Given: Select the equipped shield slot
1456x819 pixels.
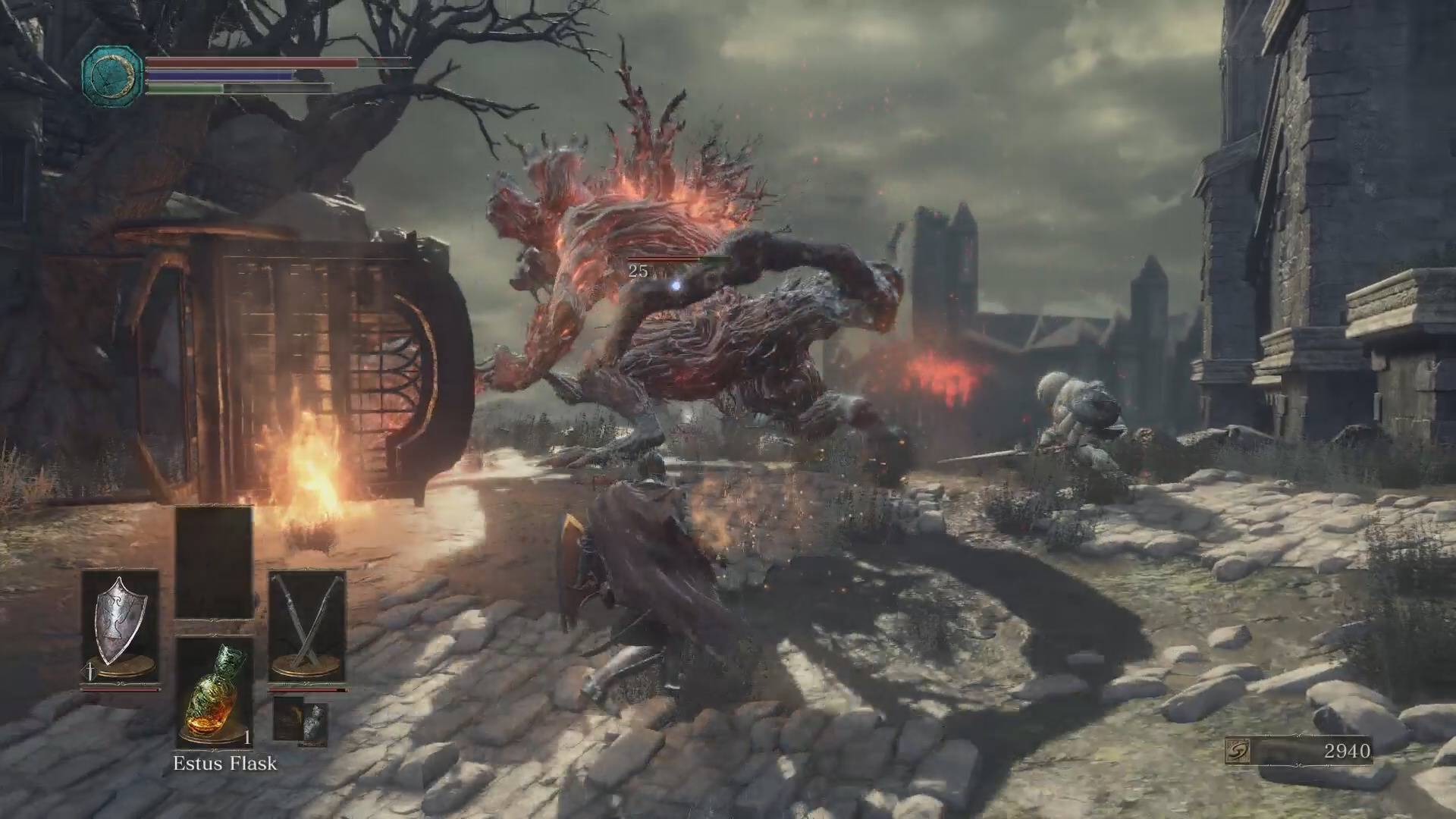Looking at the screenshot, I should click(121, 626).
